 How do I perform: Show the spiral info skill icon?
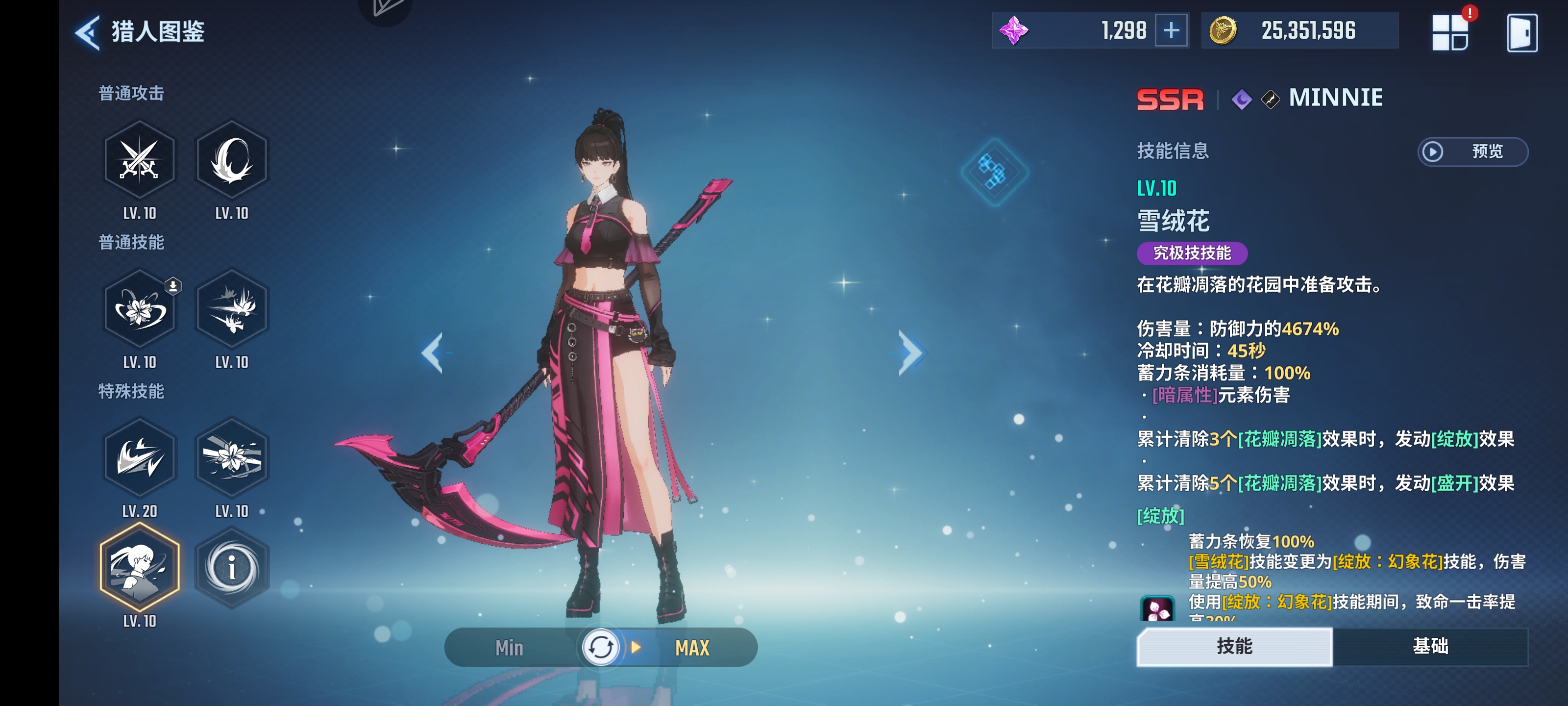point(231,567)
